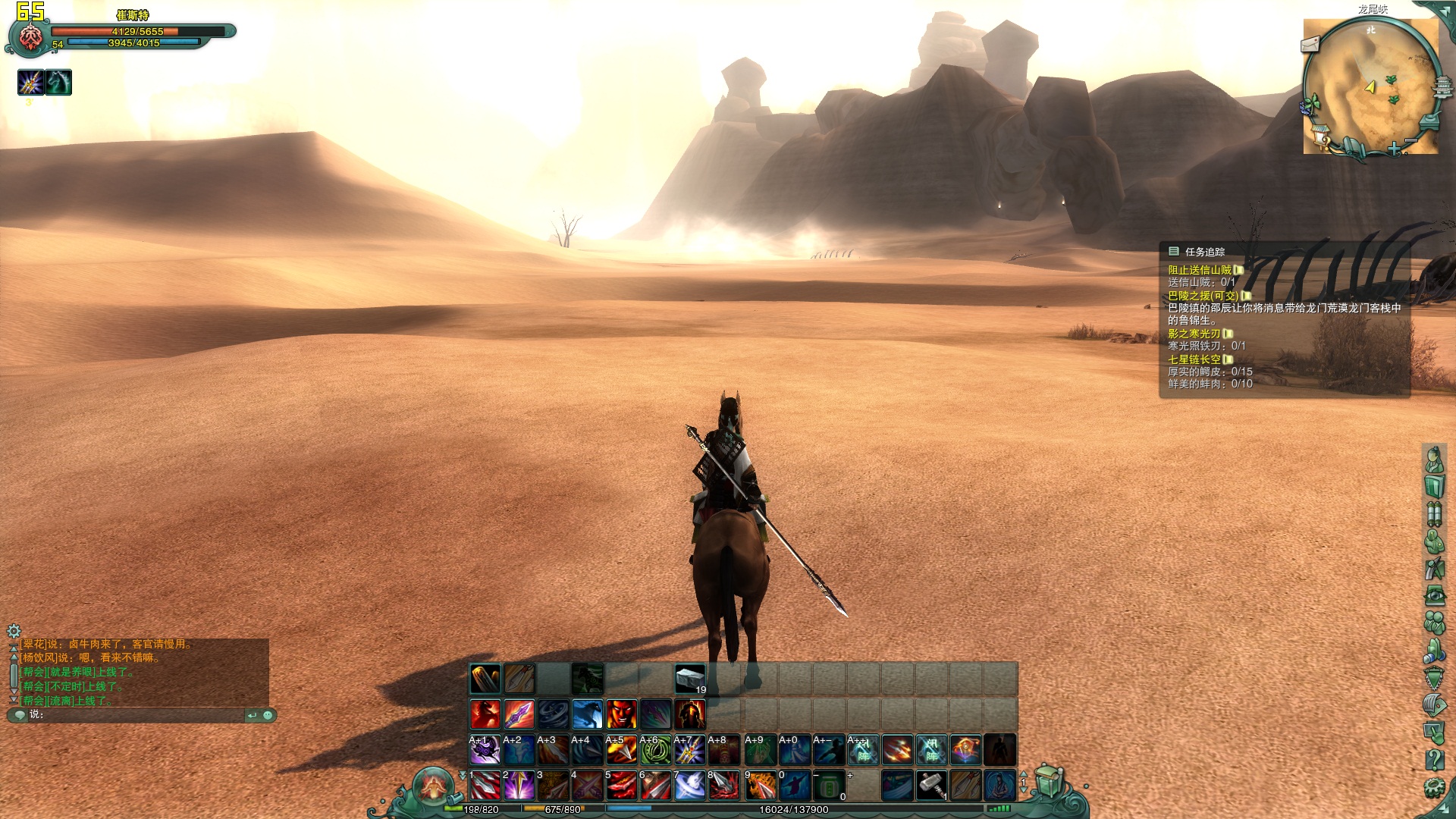
Task: Click the chat input field labeled 说
Action: (136, 715)
